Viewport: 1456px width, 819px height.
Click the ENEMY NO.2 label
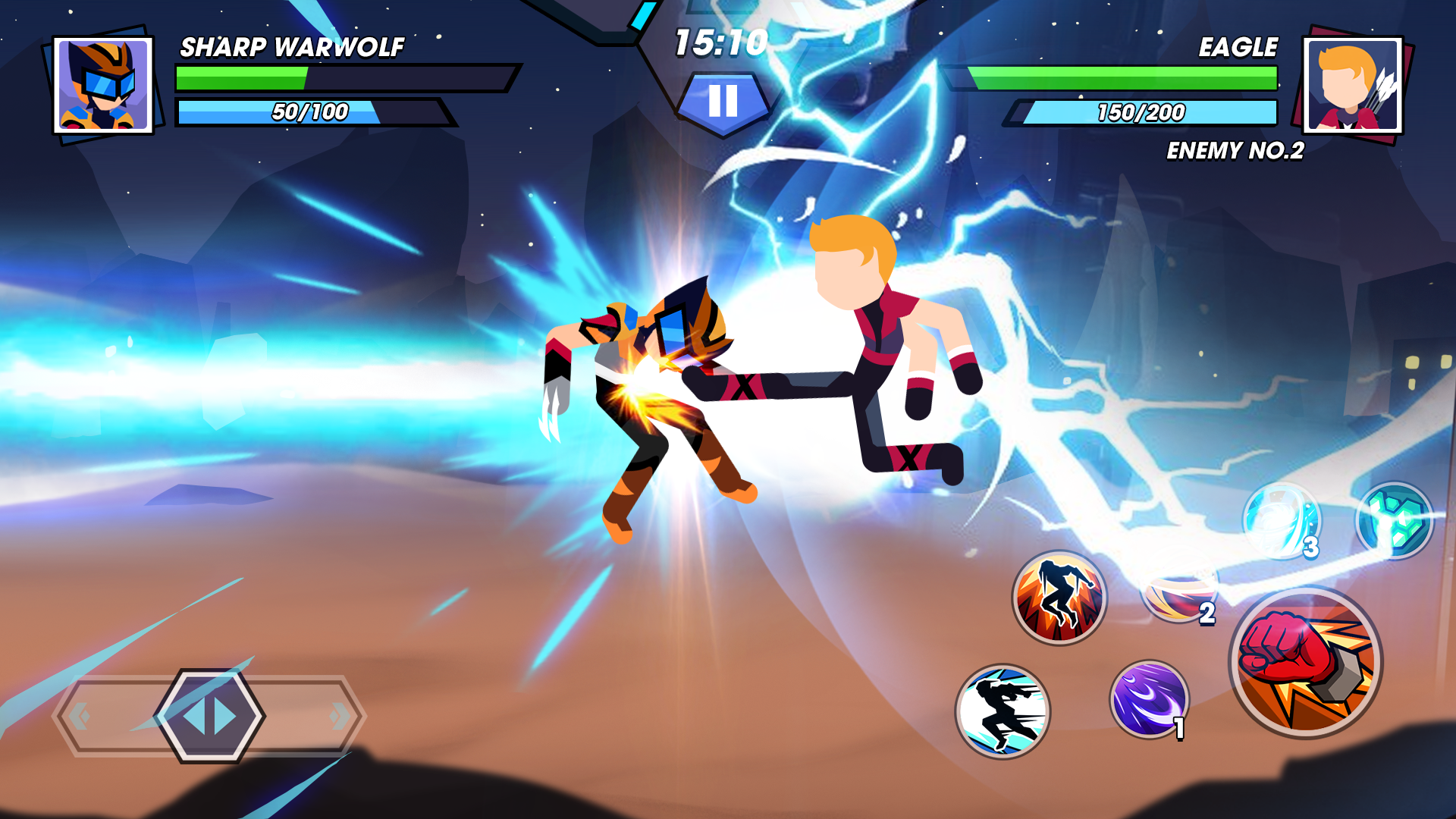[x=1235, y=152]
